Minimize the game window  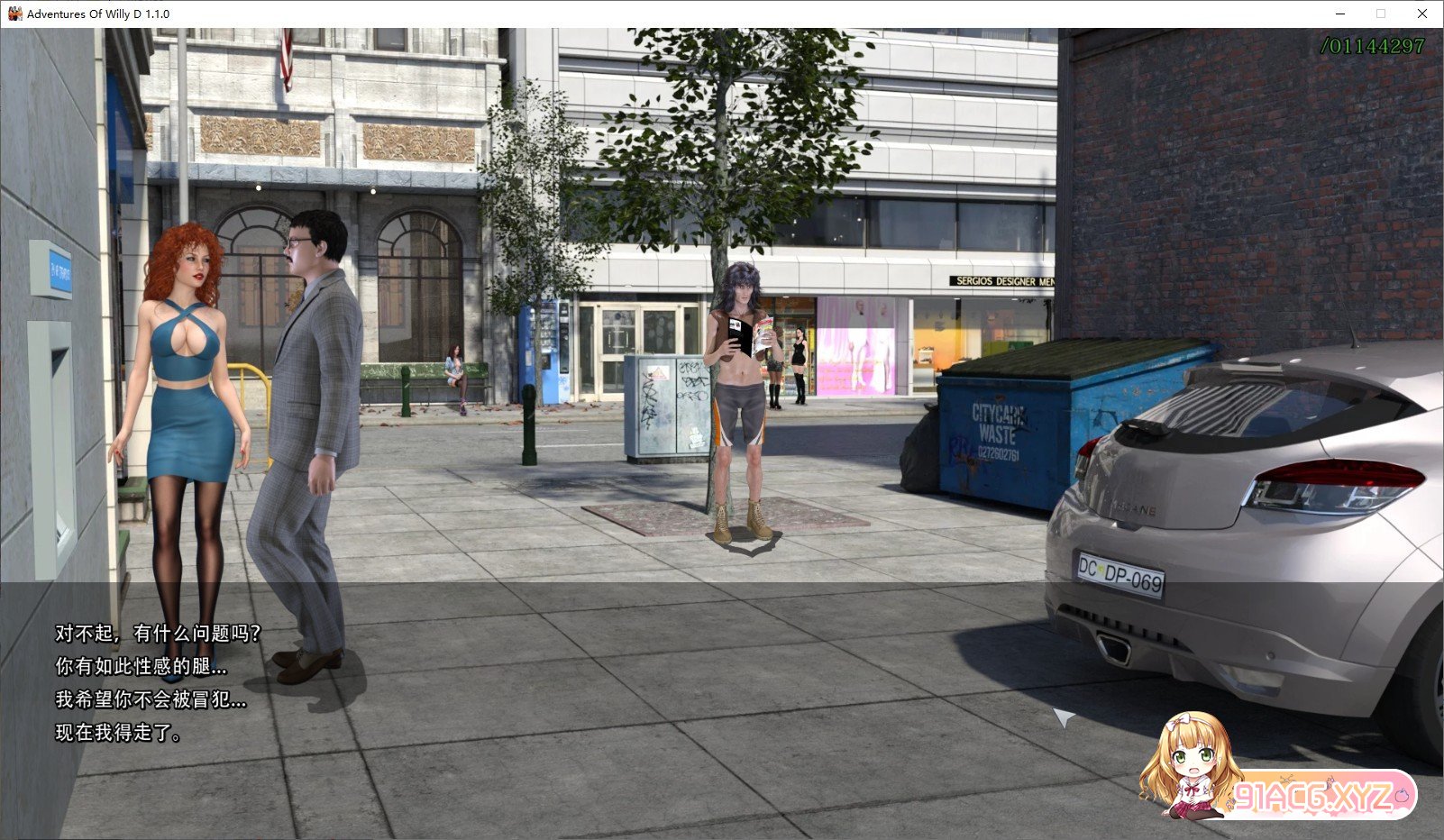[1340, 14]
